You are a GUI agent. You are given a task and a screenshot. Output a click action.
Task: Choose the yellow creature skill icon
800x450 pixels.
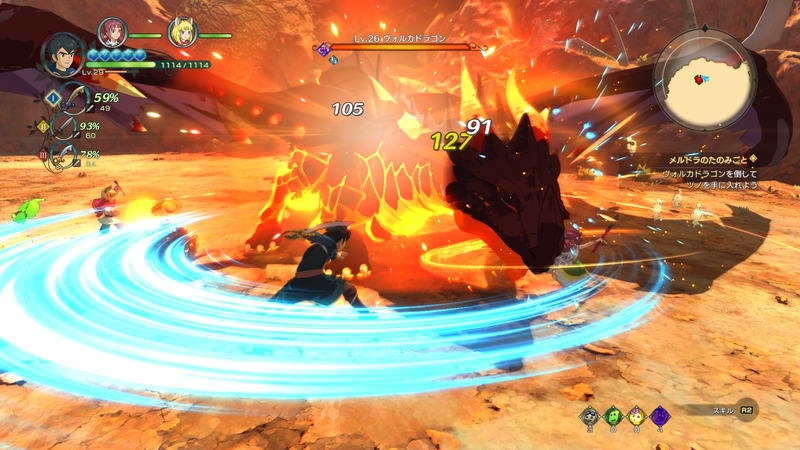click(x=637, y=415)
